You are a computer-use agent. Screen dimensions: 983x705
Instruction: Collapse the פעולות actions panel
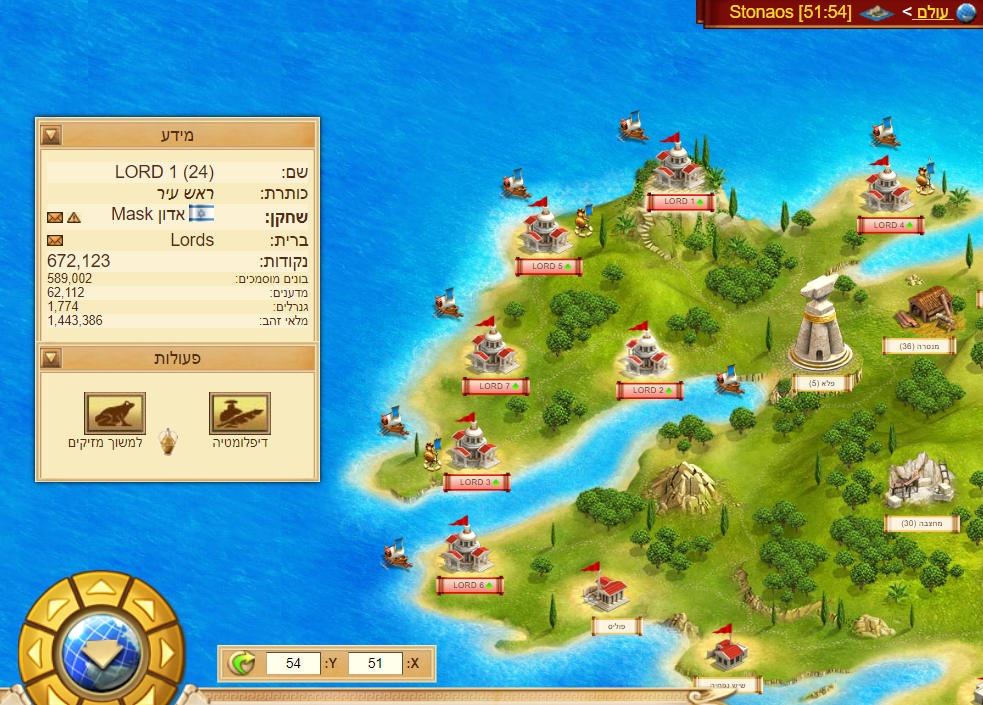pos(51,358)
